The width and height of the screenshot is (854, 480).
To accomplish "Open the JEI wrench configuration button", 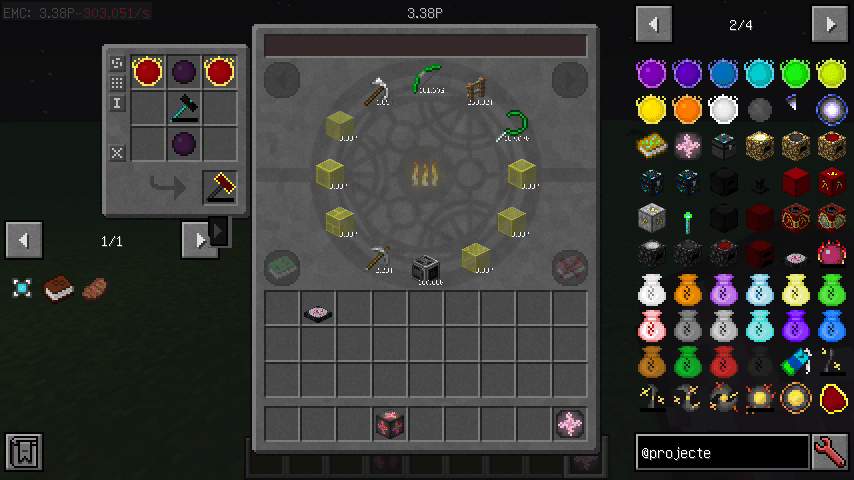I will point(830,452).
